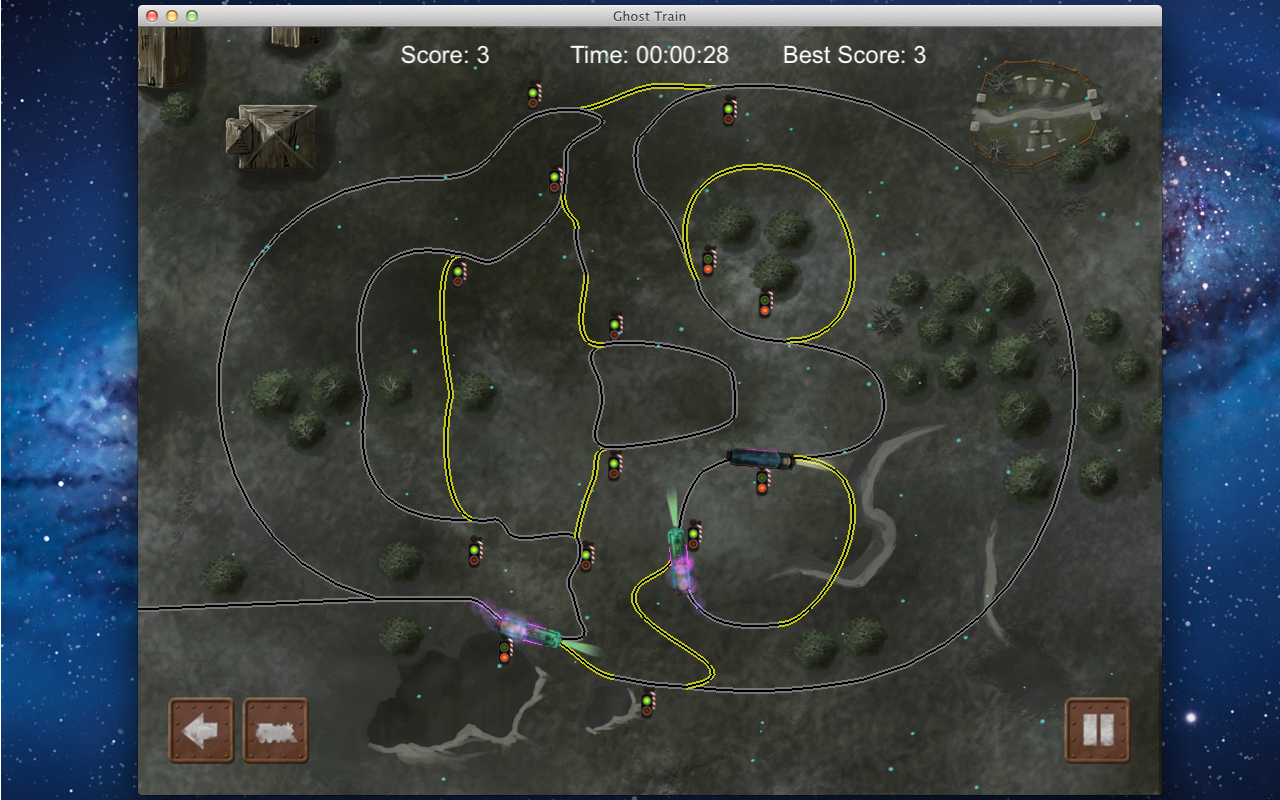Click the train icon button
Screen dimensions: 1280x800
276,730
